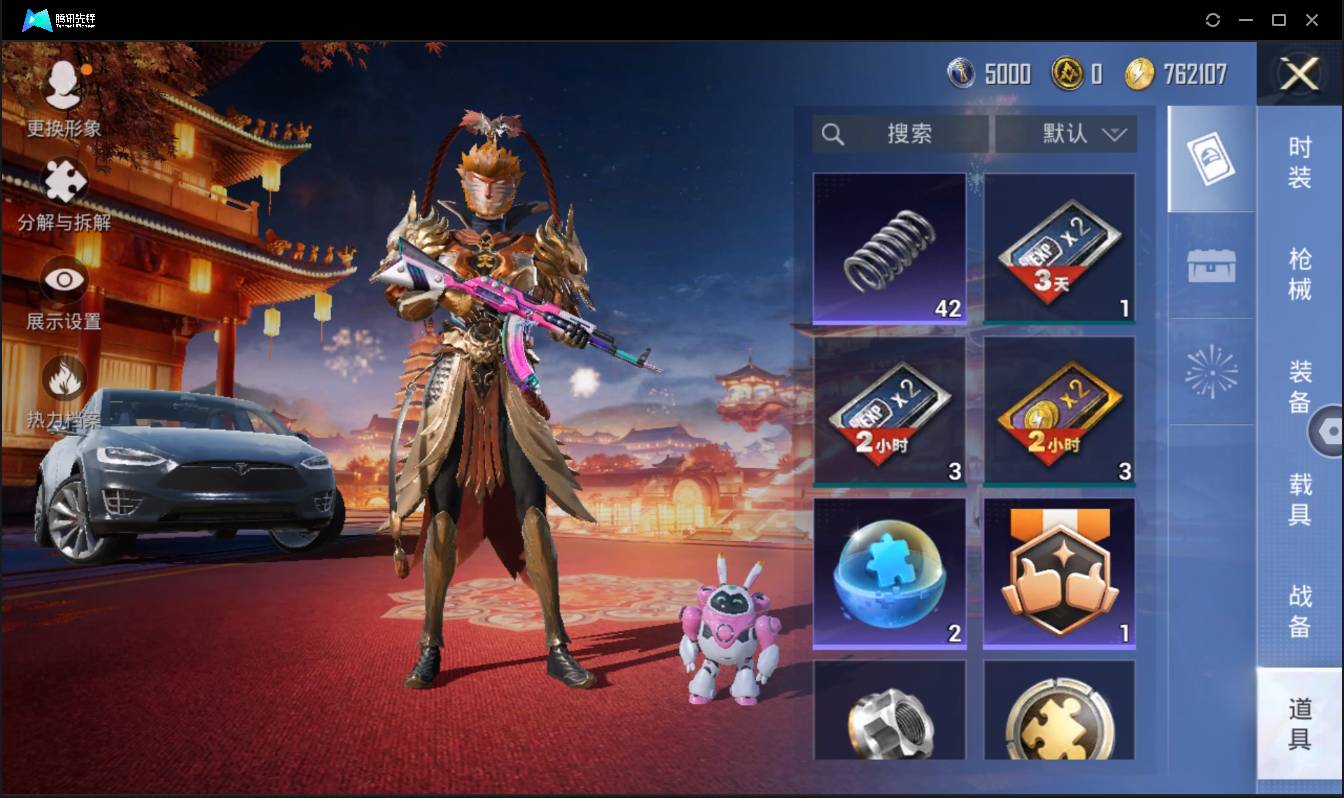Close the inventory with the X button
1344x798 pixels.
pos(1299,74)
